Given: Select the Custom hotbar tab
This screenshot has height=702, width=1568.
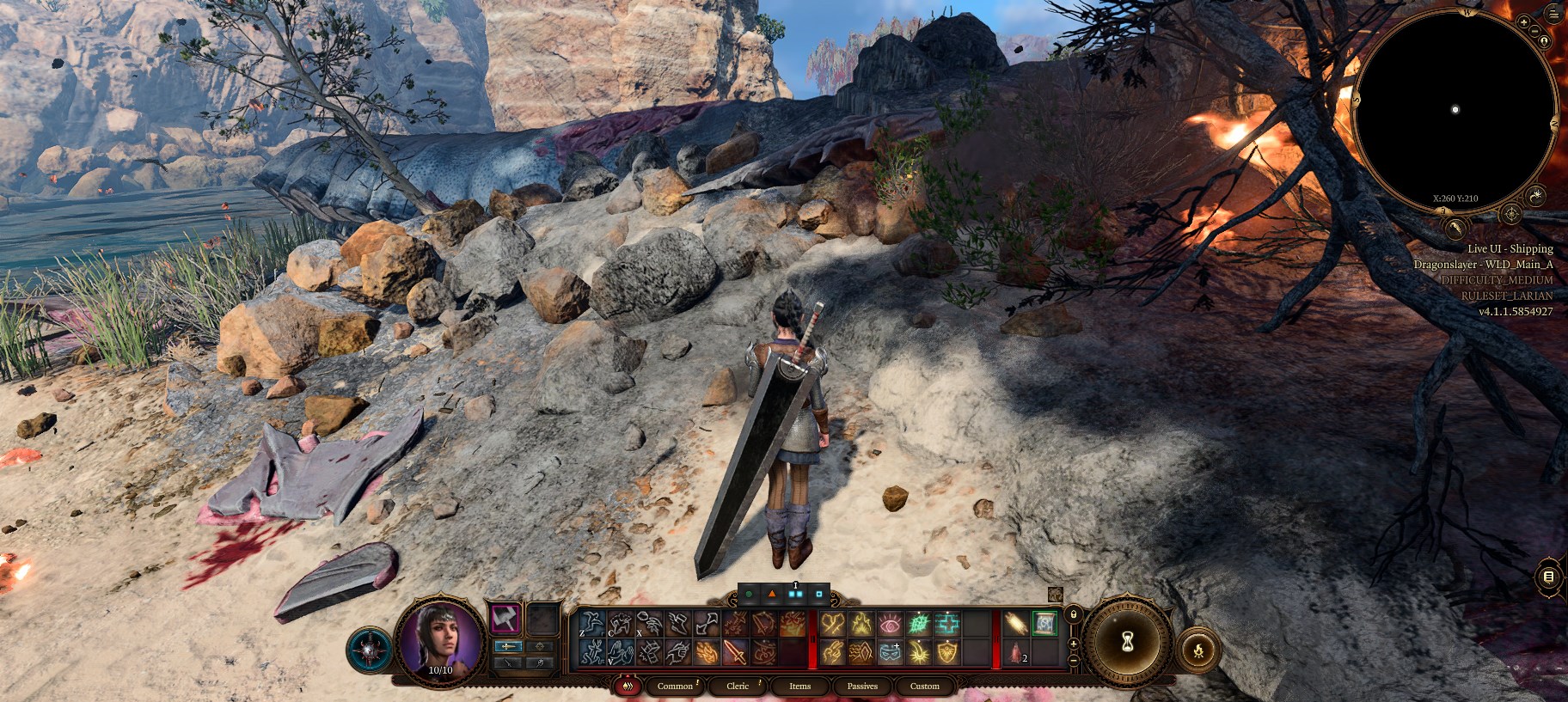Looking at the screenshot, I should click(x=925, y=686).
